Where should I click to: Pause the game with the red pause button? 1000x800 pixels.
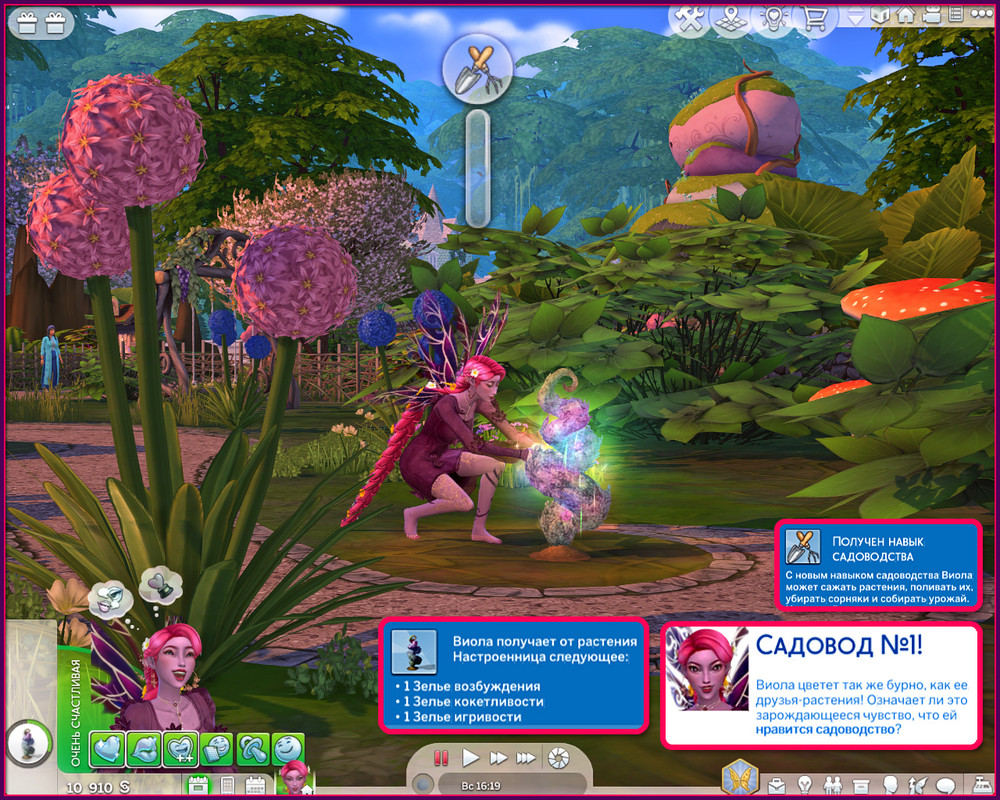(x=442, y=758)
